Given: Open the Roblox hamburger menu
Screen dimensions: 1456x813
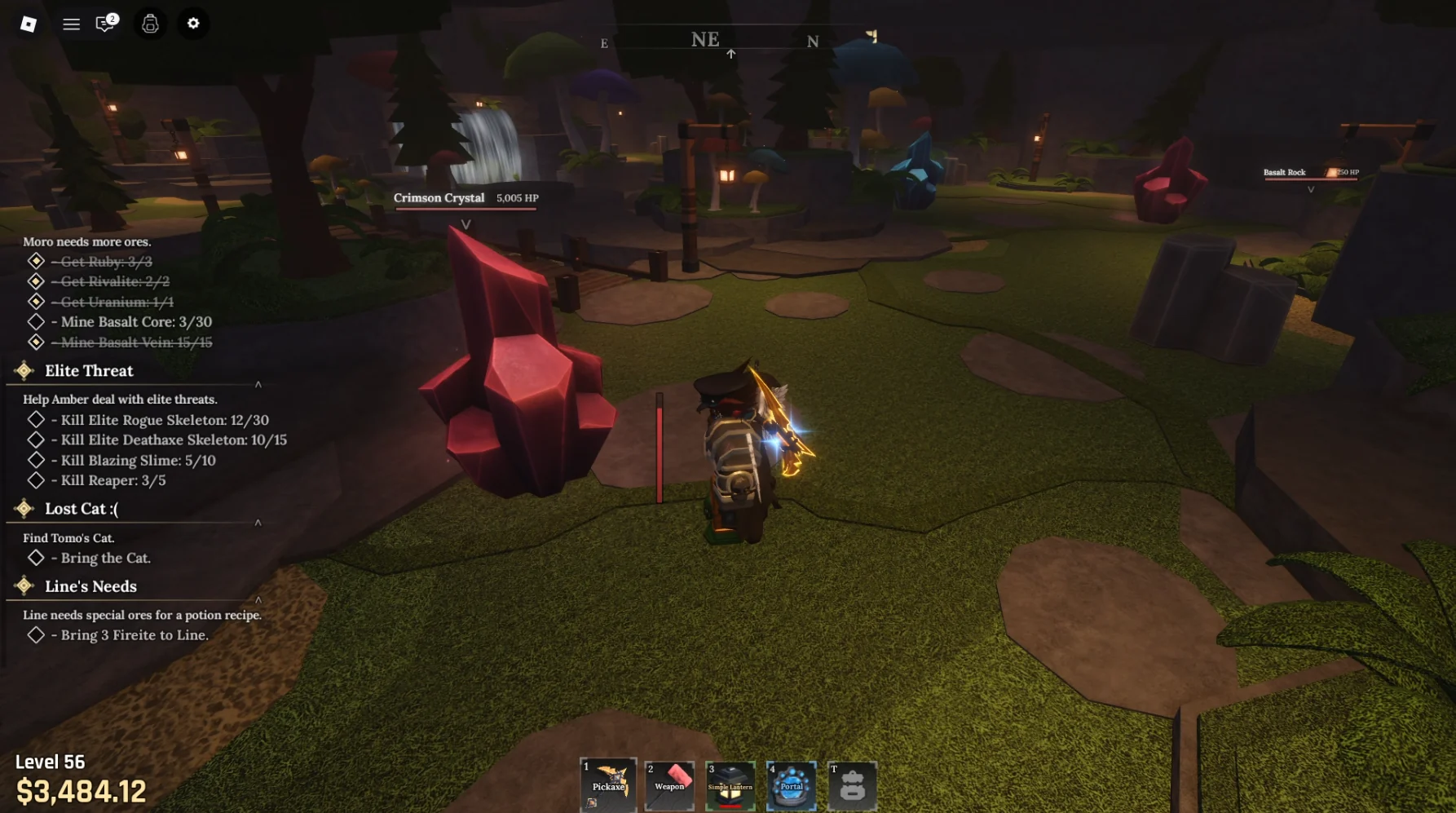Looking at the screenshot, I should [x=71, y=24].
